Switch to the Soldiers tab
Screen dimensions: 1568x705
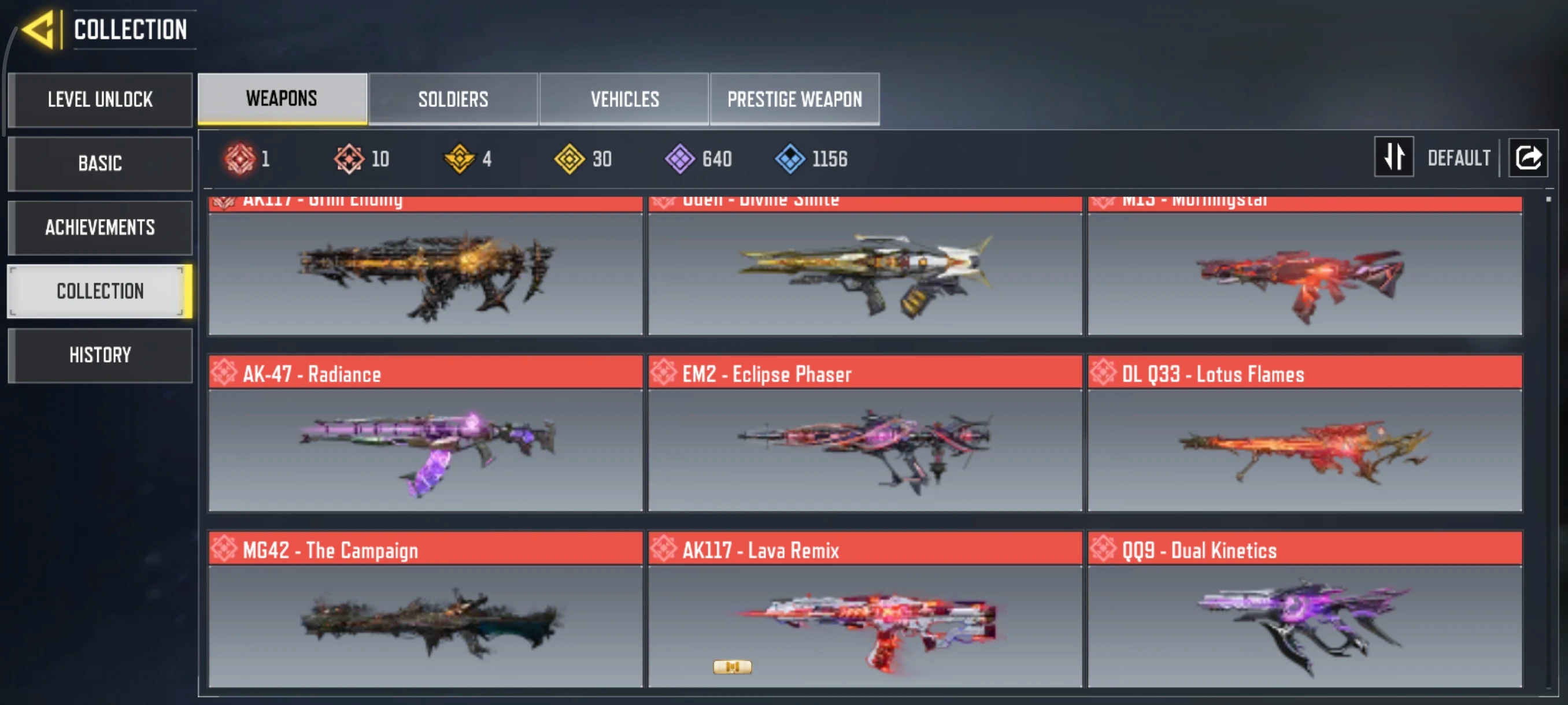453,99
